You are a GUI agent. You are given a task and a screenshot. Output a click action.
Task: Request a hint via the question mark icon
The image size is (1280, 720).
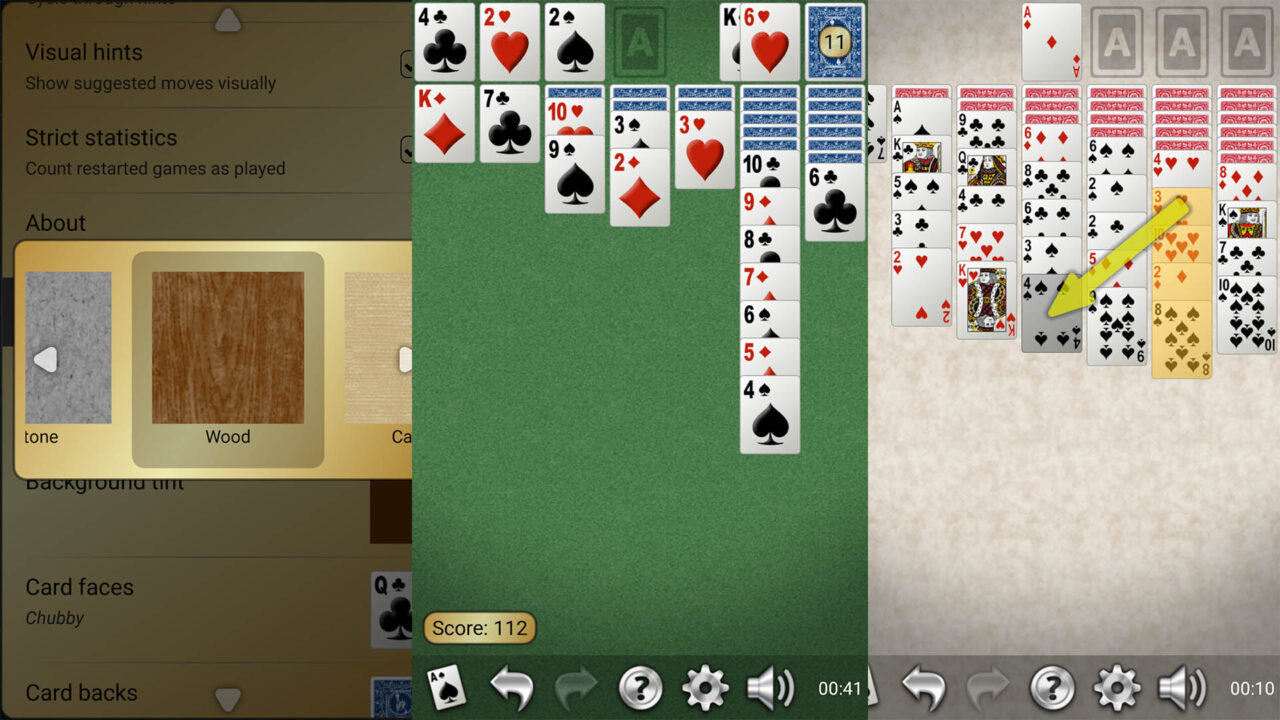click(641, 688)
